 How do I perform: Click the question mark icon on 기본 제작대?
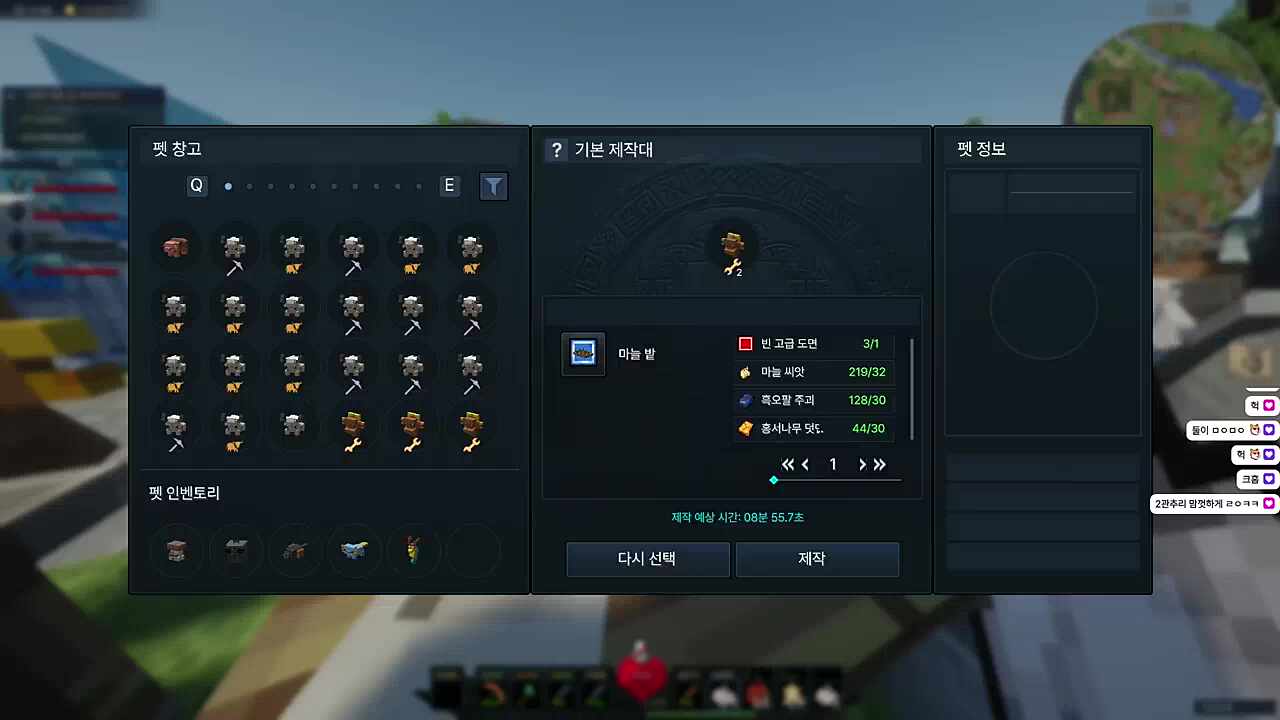point(557,150)
